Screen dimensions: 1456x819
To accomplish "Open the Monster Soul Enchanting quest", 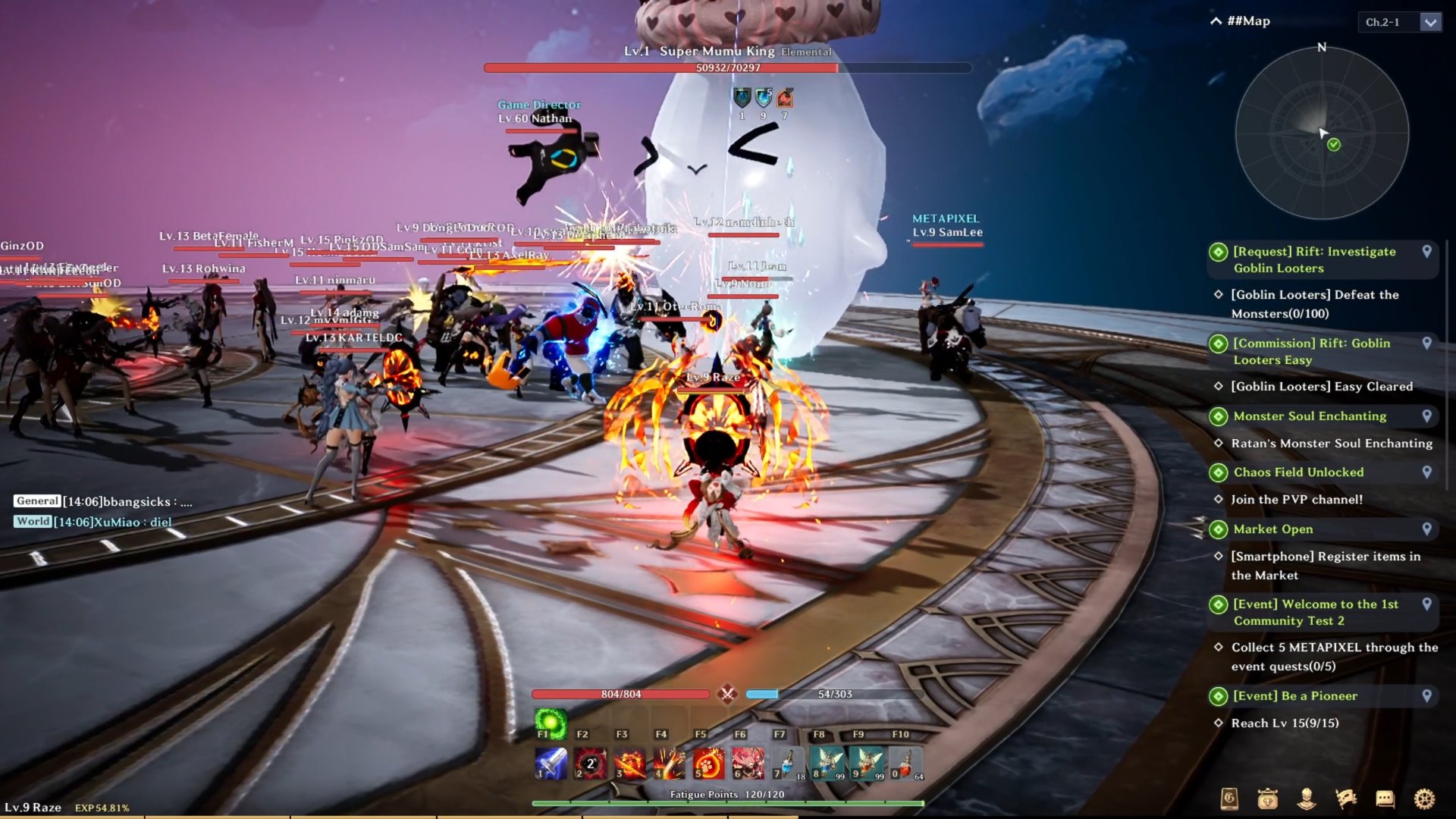I will (x=1310, y=416).
